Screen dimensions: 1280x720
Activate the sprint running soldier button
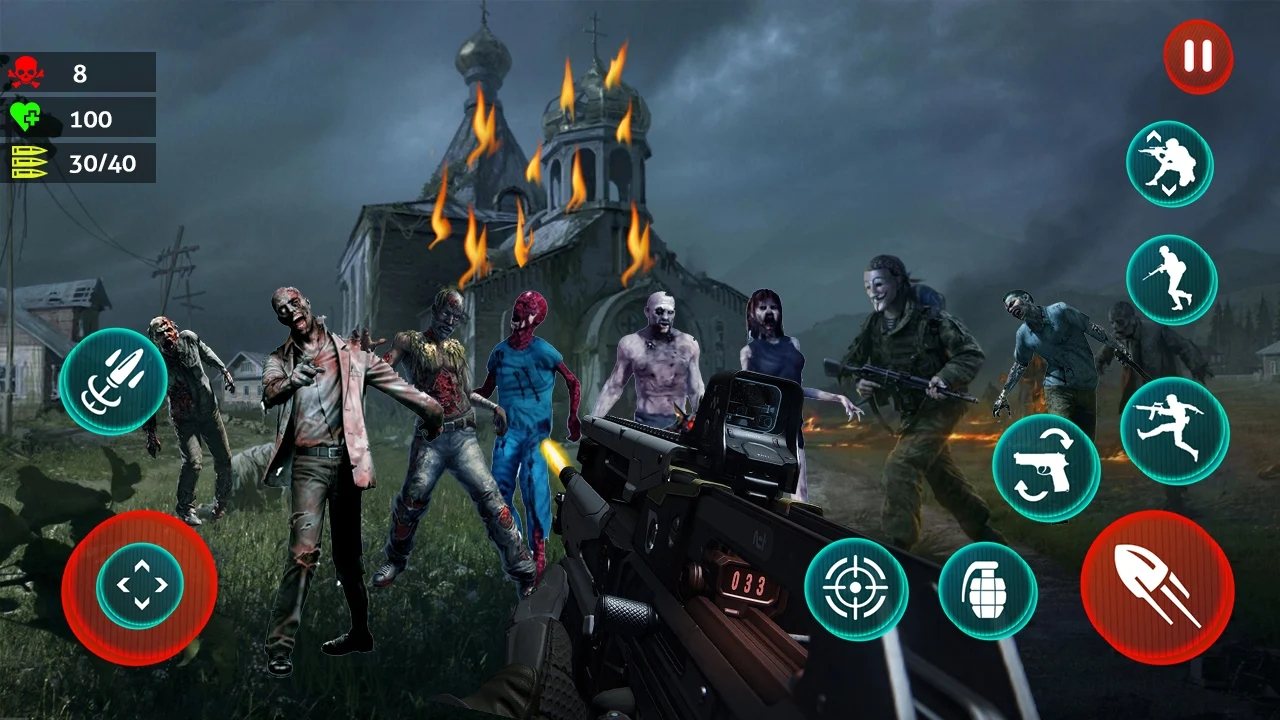(1171, 280)
